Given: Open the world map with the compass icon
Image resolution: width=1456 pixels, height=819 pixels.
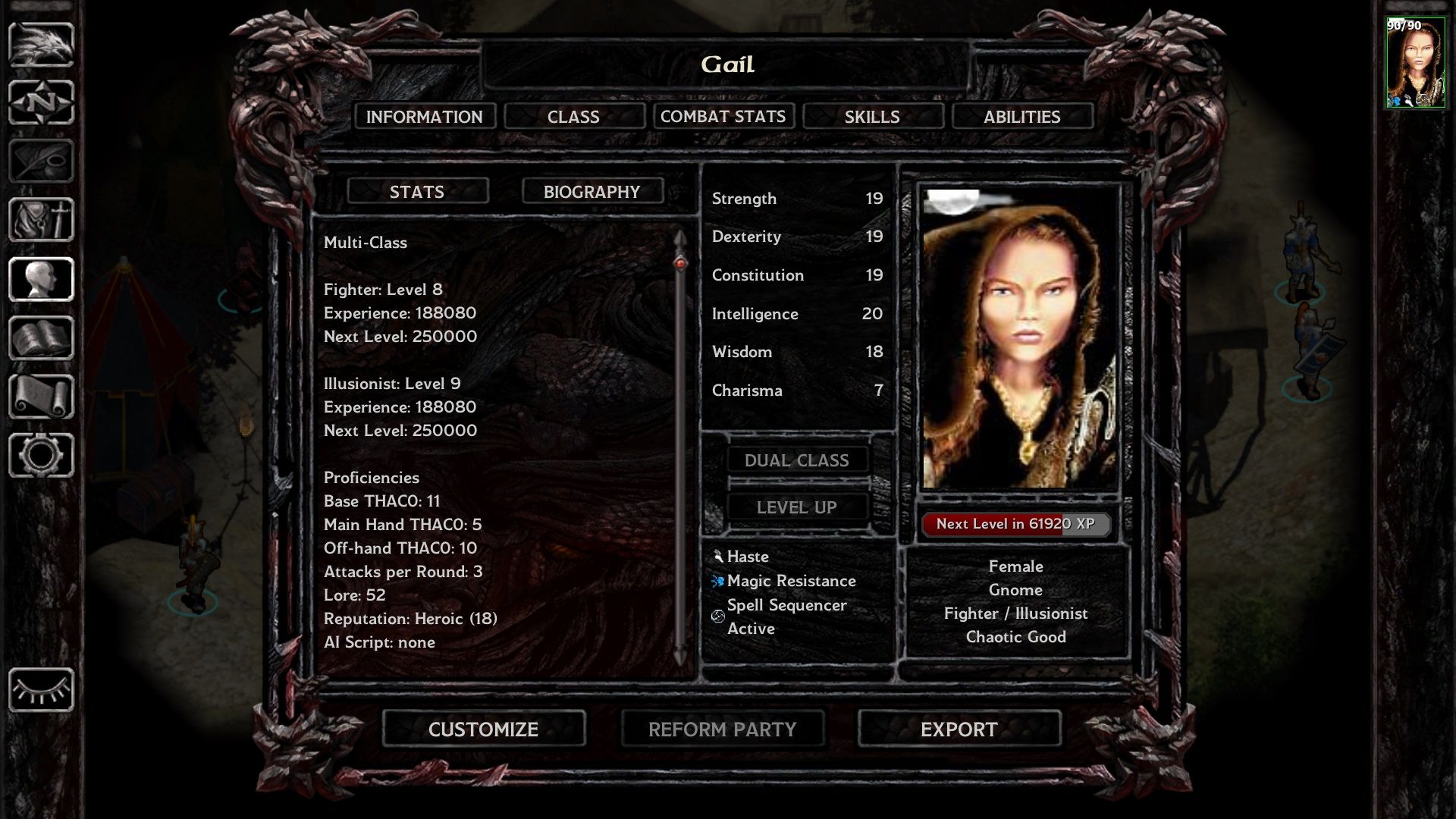Looking at the screenshot, I should click(42, 101).
